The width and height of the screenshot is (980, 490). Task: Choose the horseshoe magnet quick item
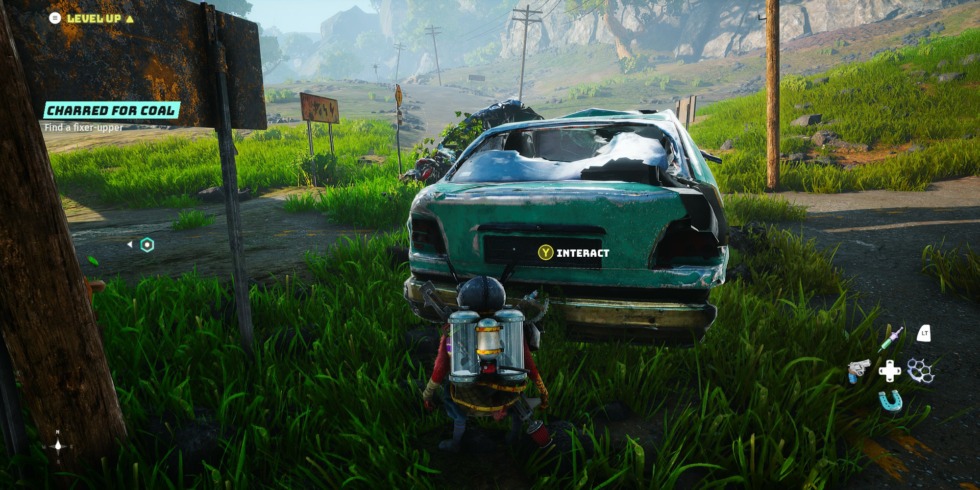tap(890, 402)
